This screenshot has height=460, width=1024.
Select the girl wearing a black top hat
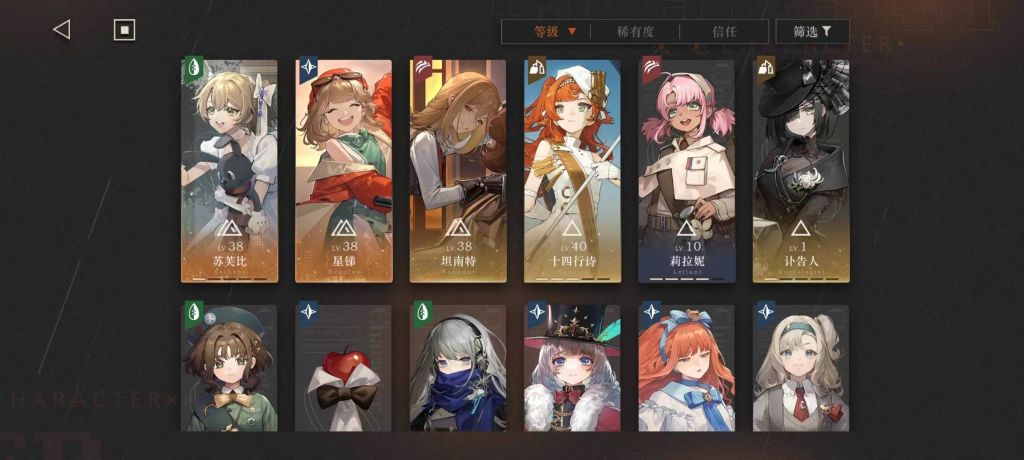click(572, 368)
